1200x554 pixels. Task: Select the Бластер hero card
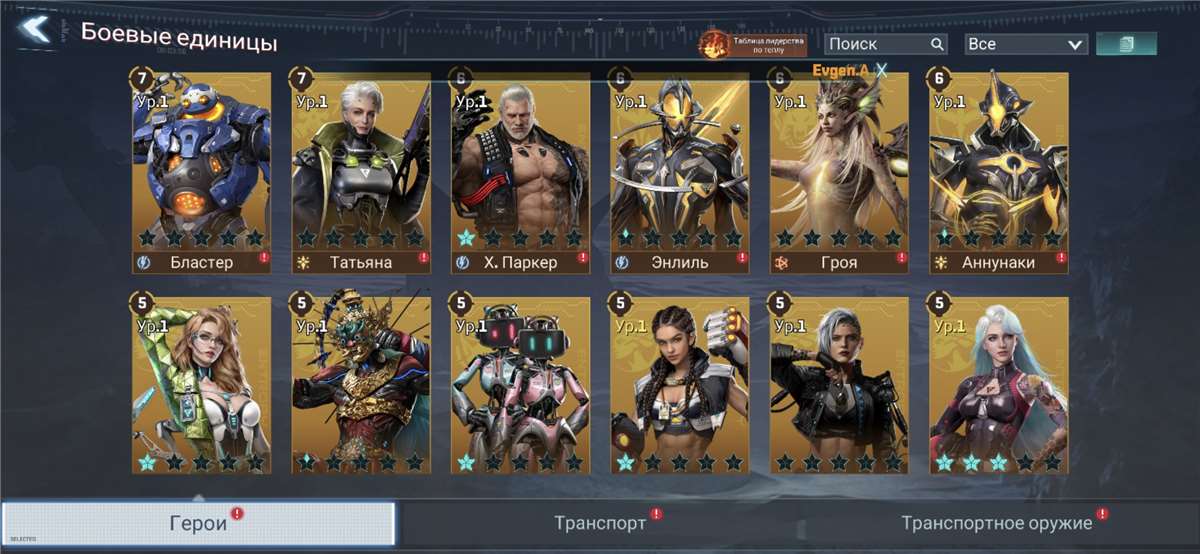pos(201,170)
